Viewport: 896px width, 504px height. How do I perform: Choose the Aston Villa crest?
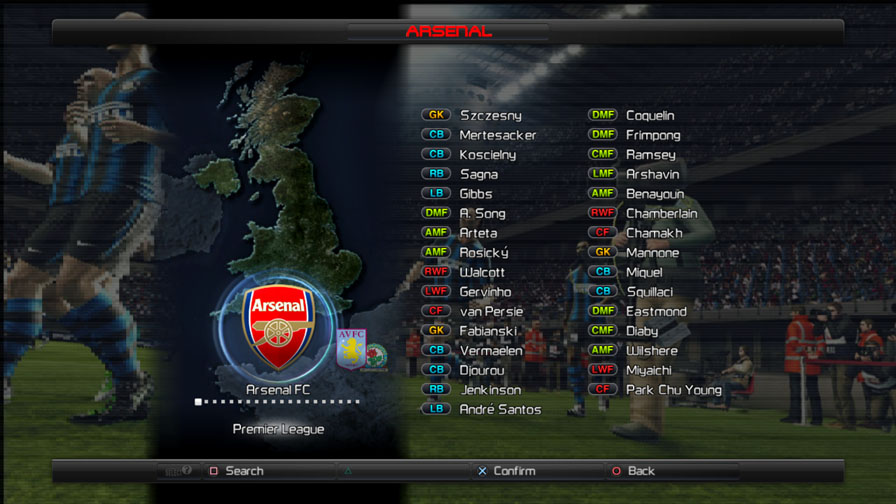[351, 347]
